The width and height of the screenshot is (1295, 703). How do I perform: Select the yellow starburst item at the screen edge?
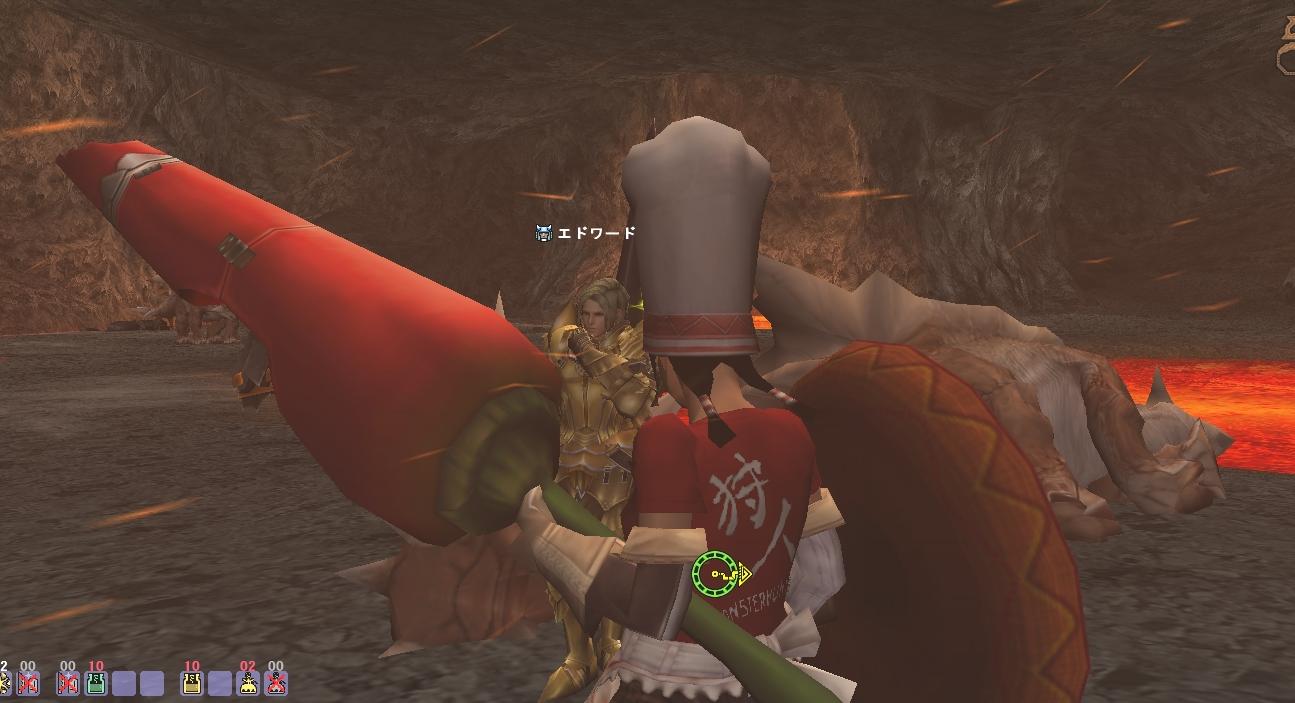tap(3, 683)
